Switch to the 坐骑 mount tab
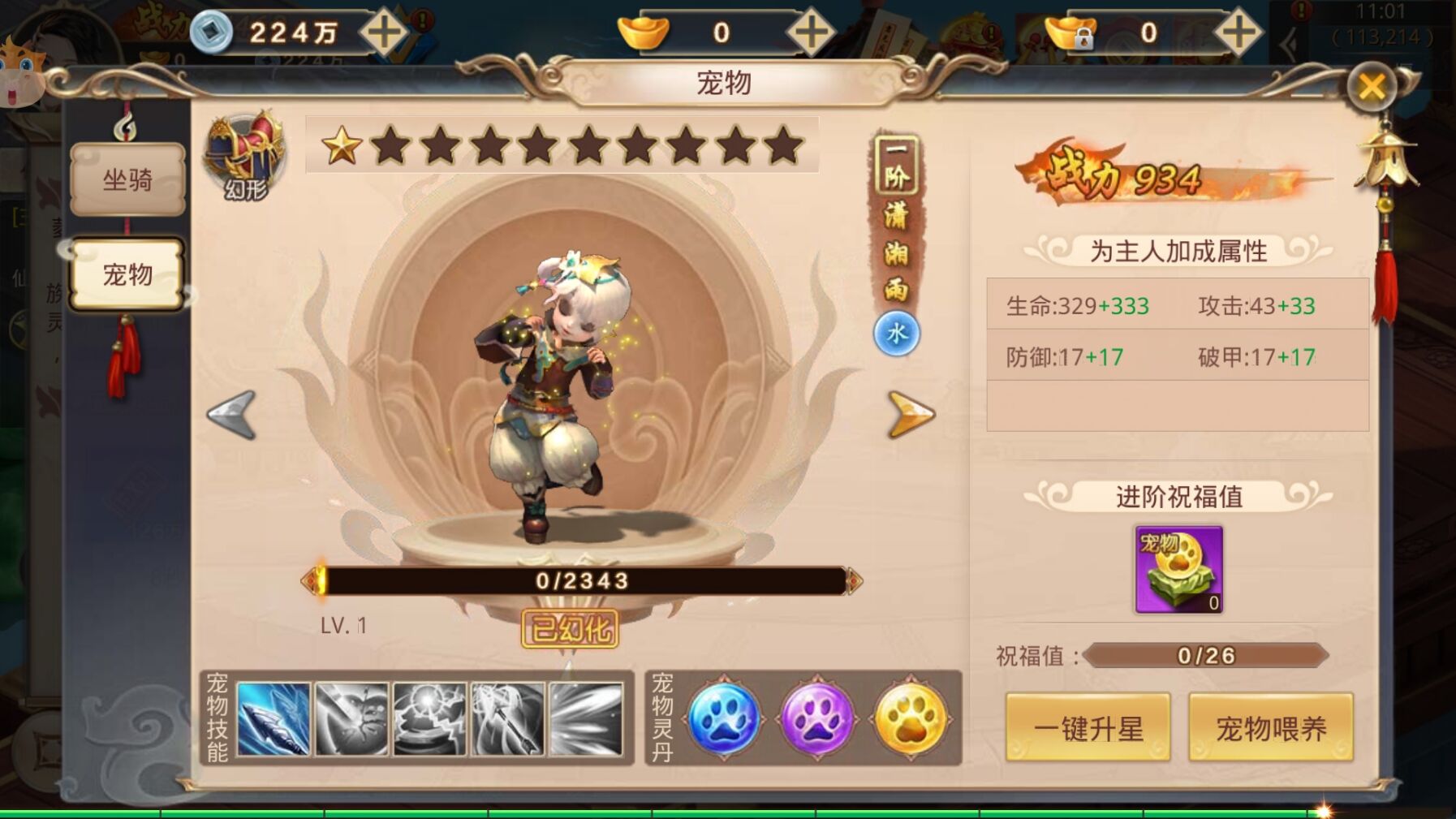Image resolution: width=1456 pixels, height=819 pixels. point(127,180)
